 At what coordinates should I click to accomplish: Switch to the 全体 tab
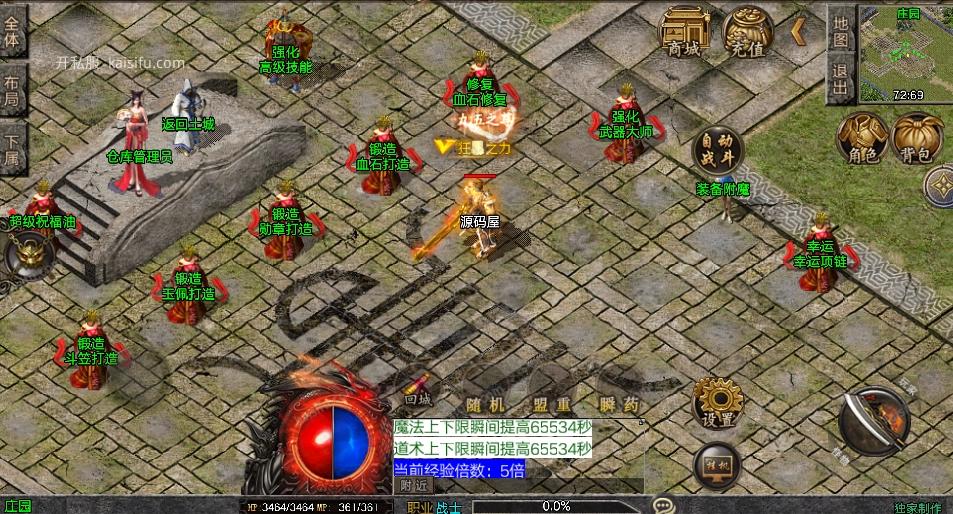(13, 31)
